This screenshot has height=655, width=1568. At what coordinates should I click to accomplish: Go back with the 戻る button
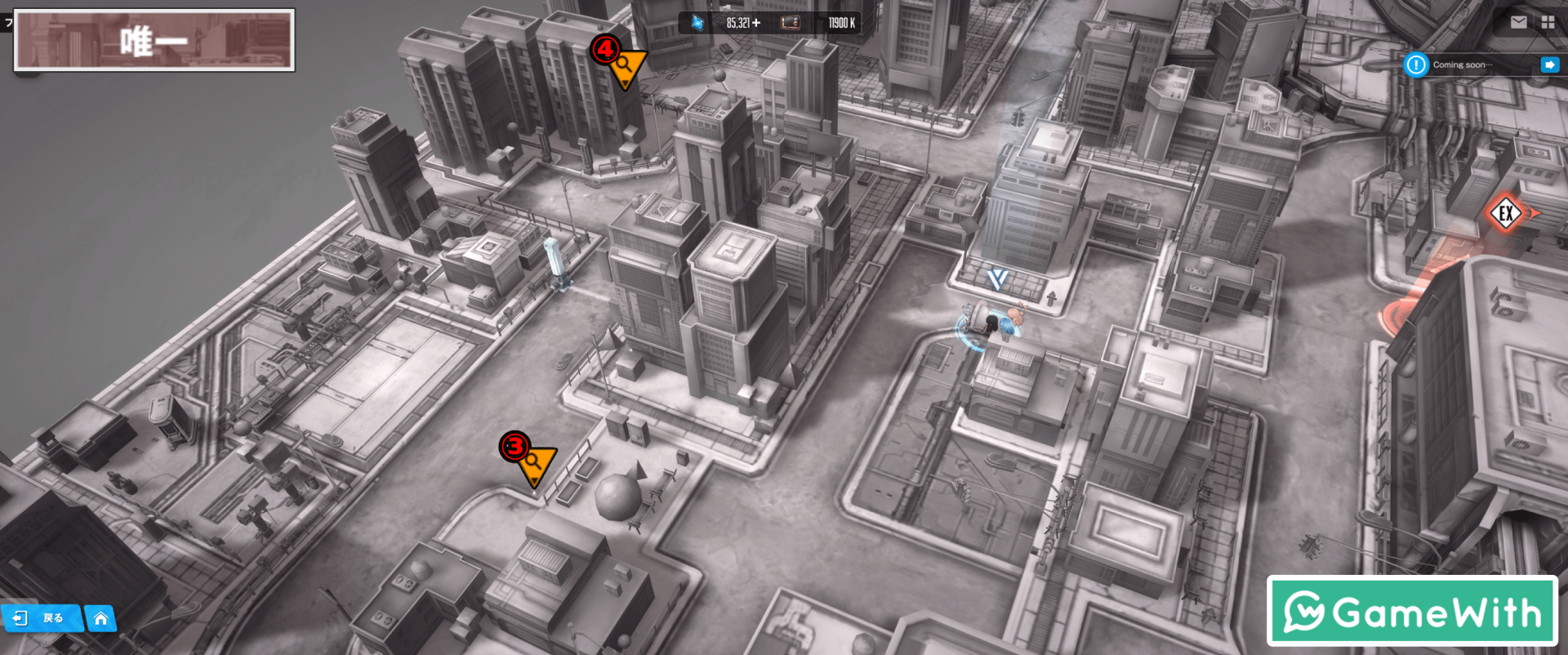[x=41, y=618]
